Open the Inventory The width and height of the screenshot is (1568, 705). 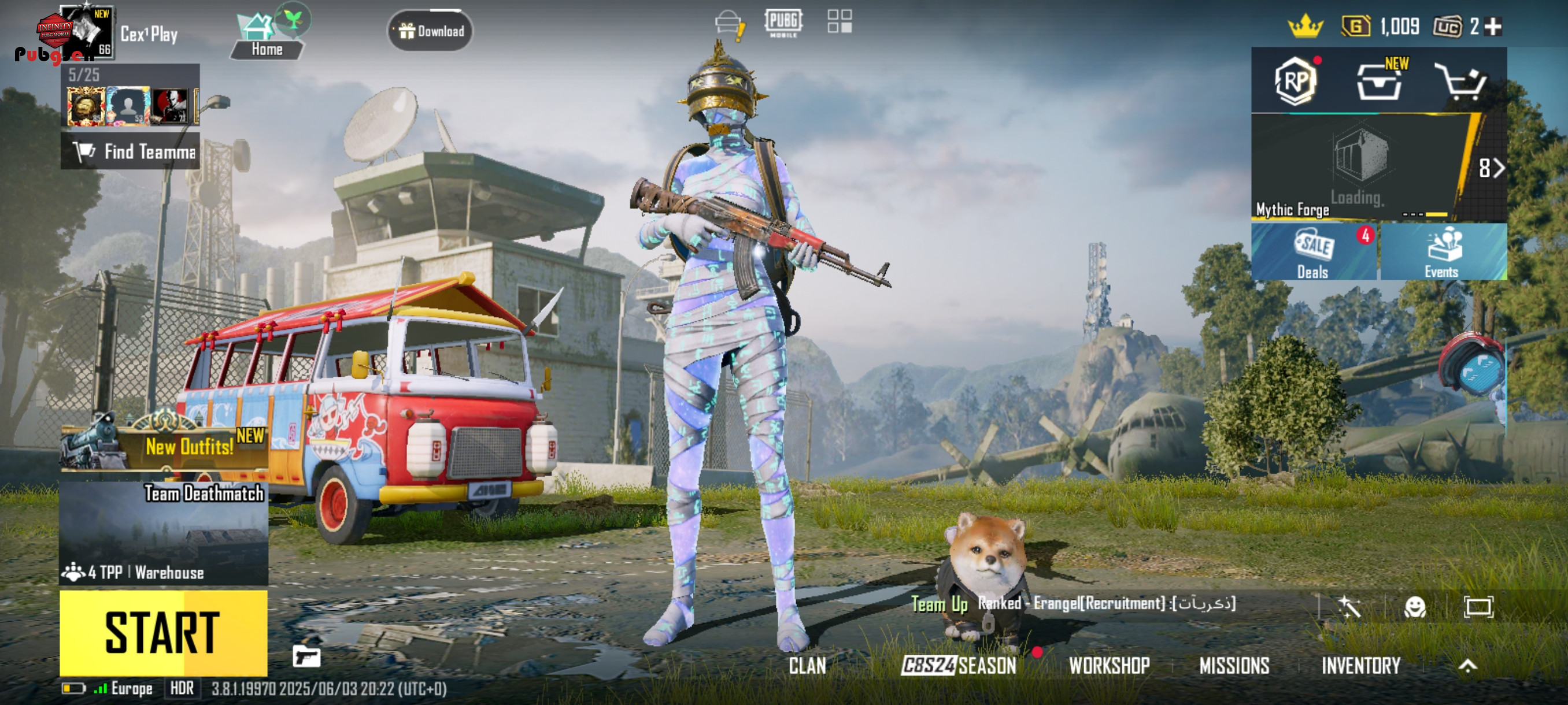click(x=1360, y=666)
